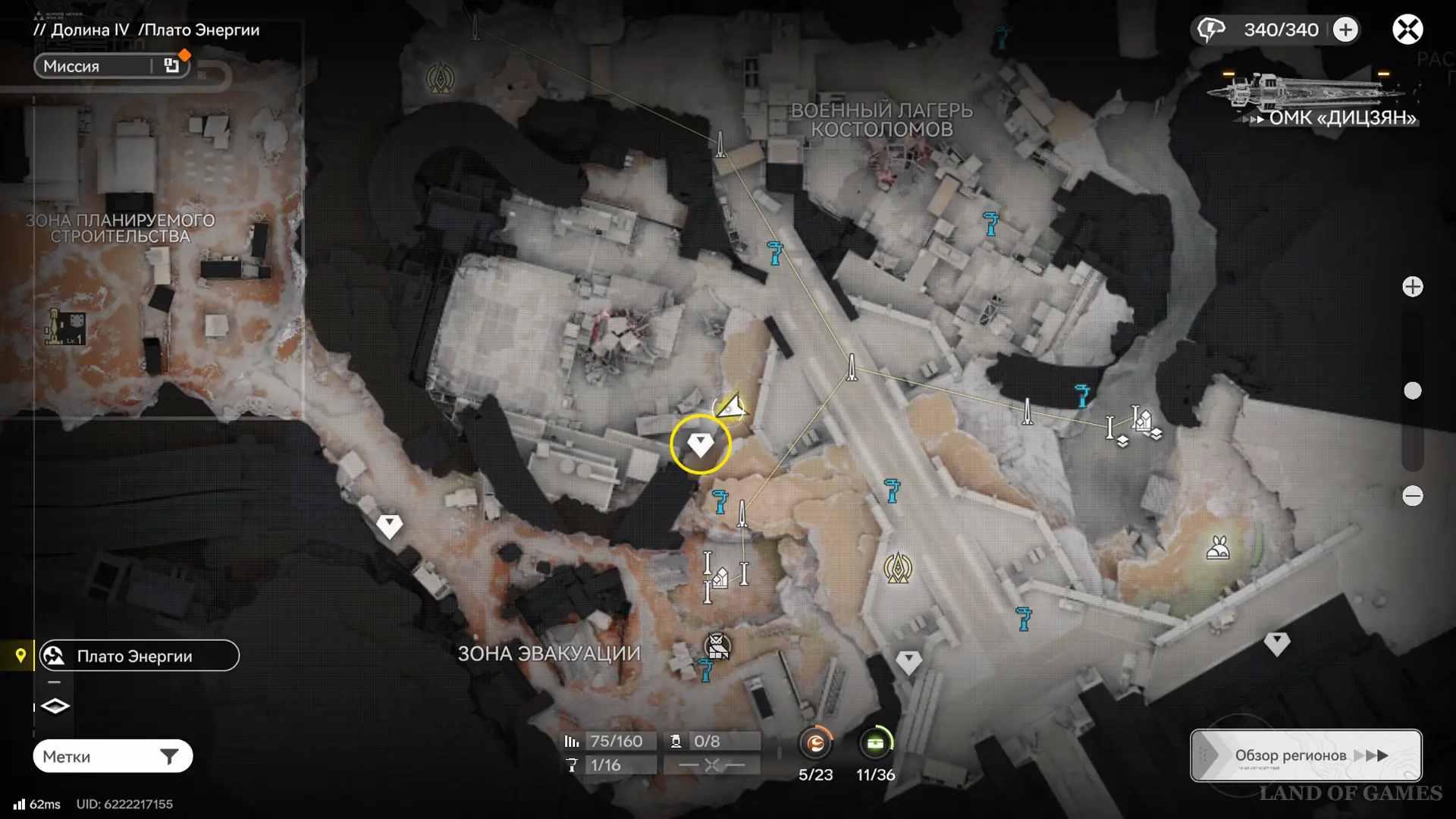Open the Метки marker filter
1456x819 pixels.
coord(112,756)
